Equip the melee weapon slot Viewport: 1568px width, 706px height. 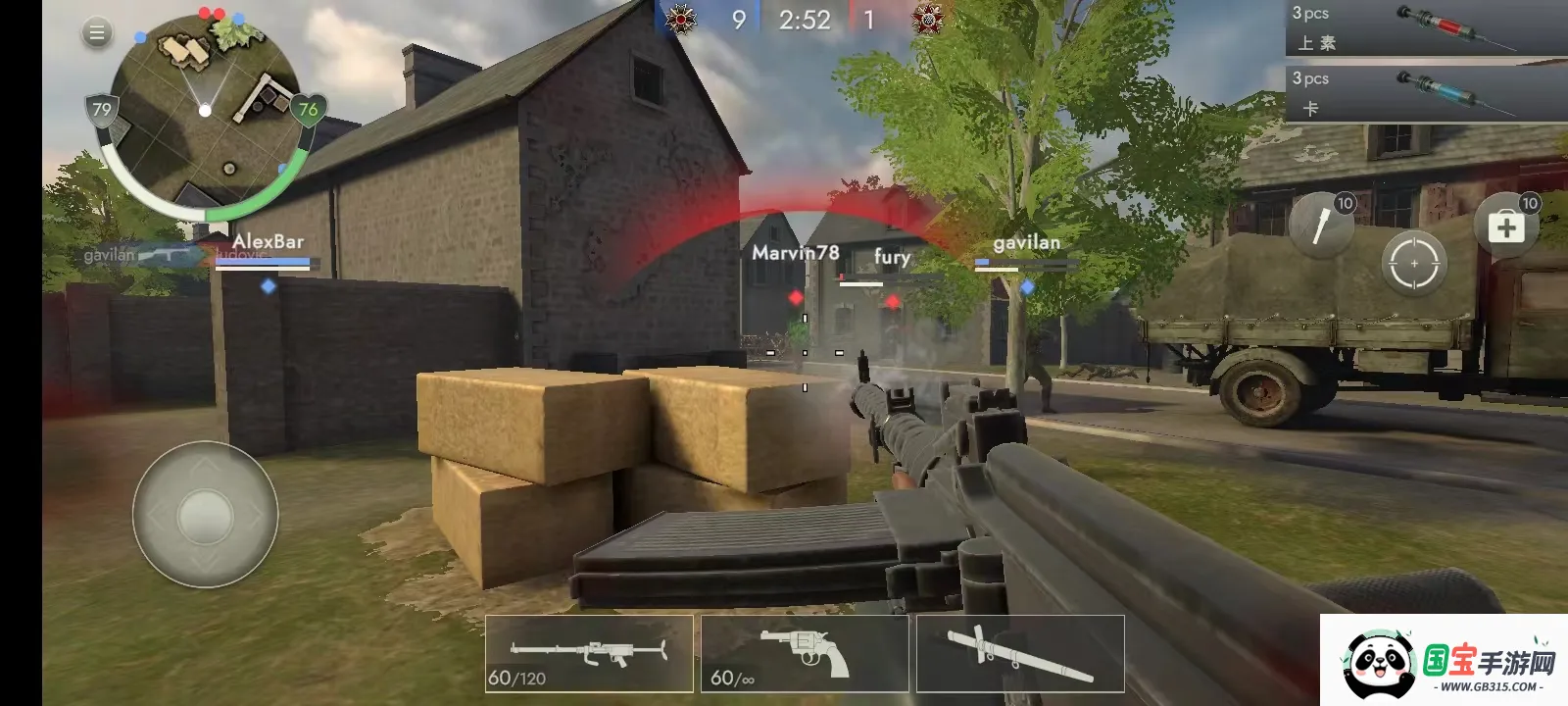pyautogui.click(x=1020, y=654)
